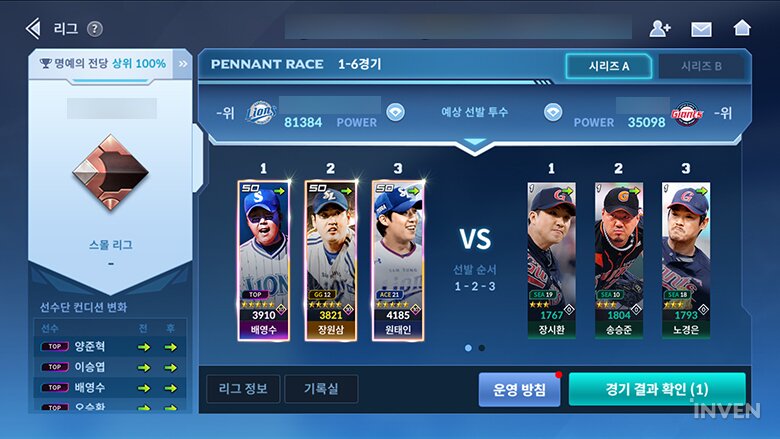Open the help question mark icon
Screen dimensions: 780x439
pyautogui.click(x=95, y=29)
